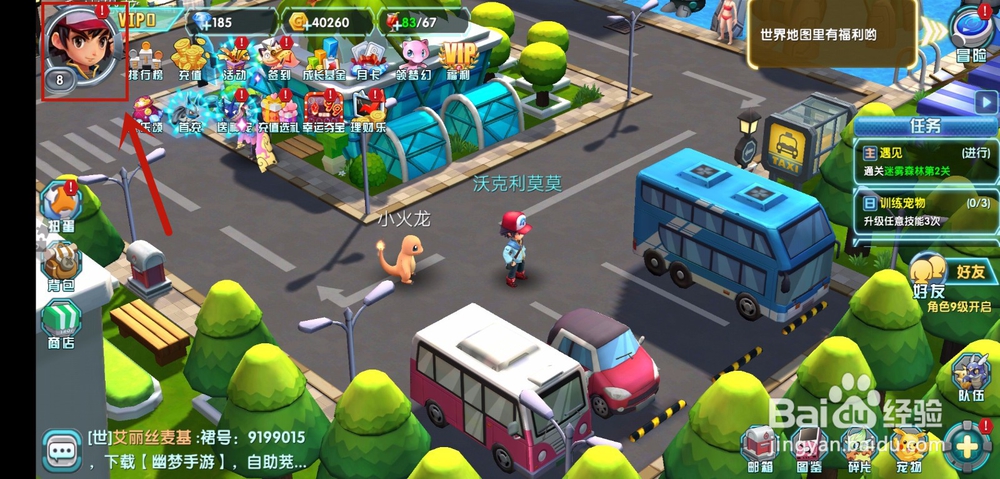Claim the pink 领梦幻 Mew reward
Screen dimensions: 1000x479
click(x=414, y=58)
